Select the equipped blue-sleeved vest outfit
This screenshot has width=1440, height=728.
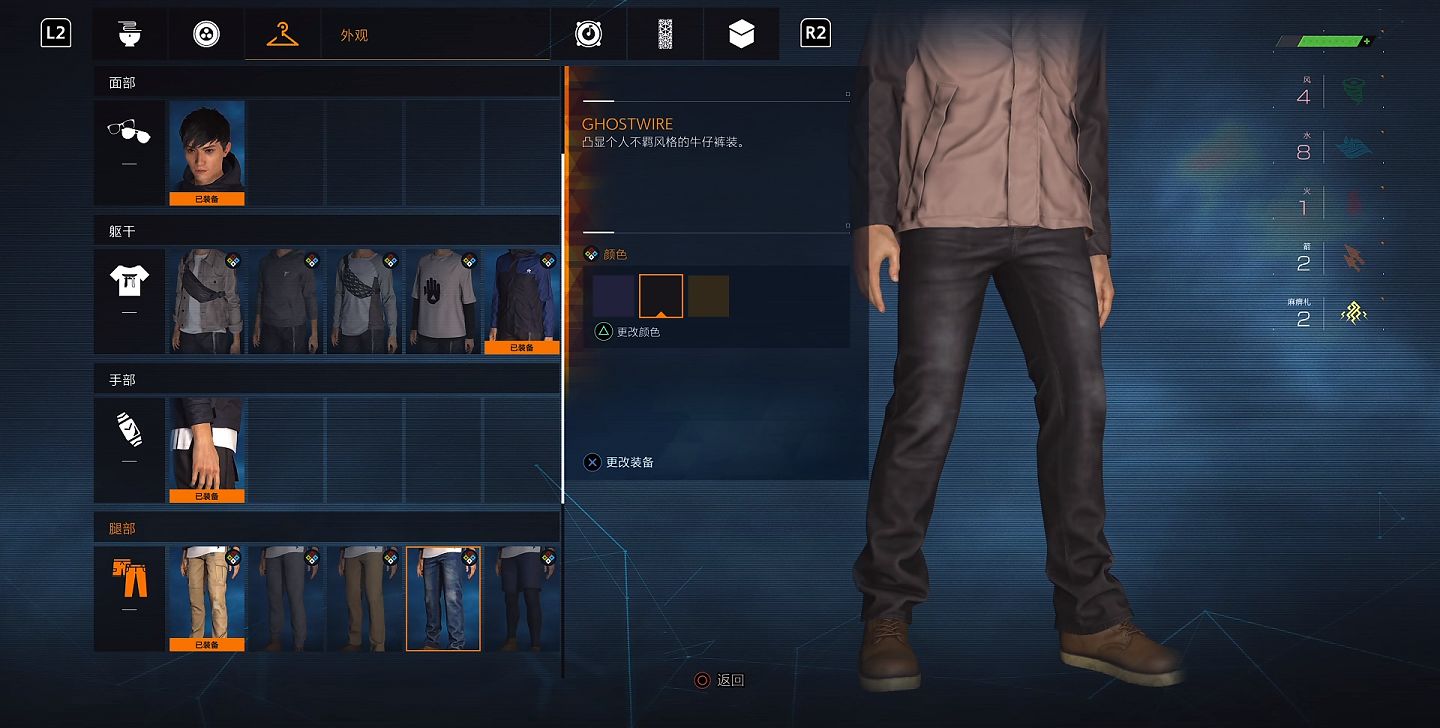click(x=521, y=301)
